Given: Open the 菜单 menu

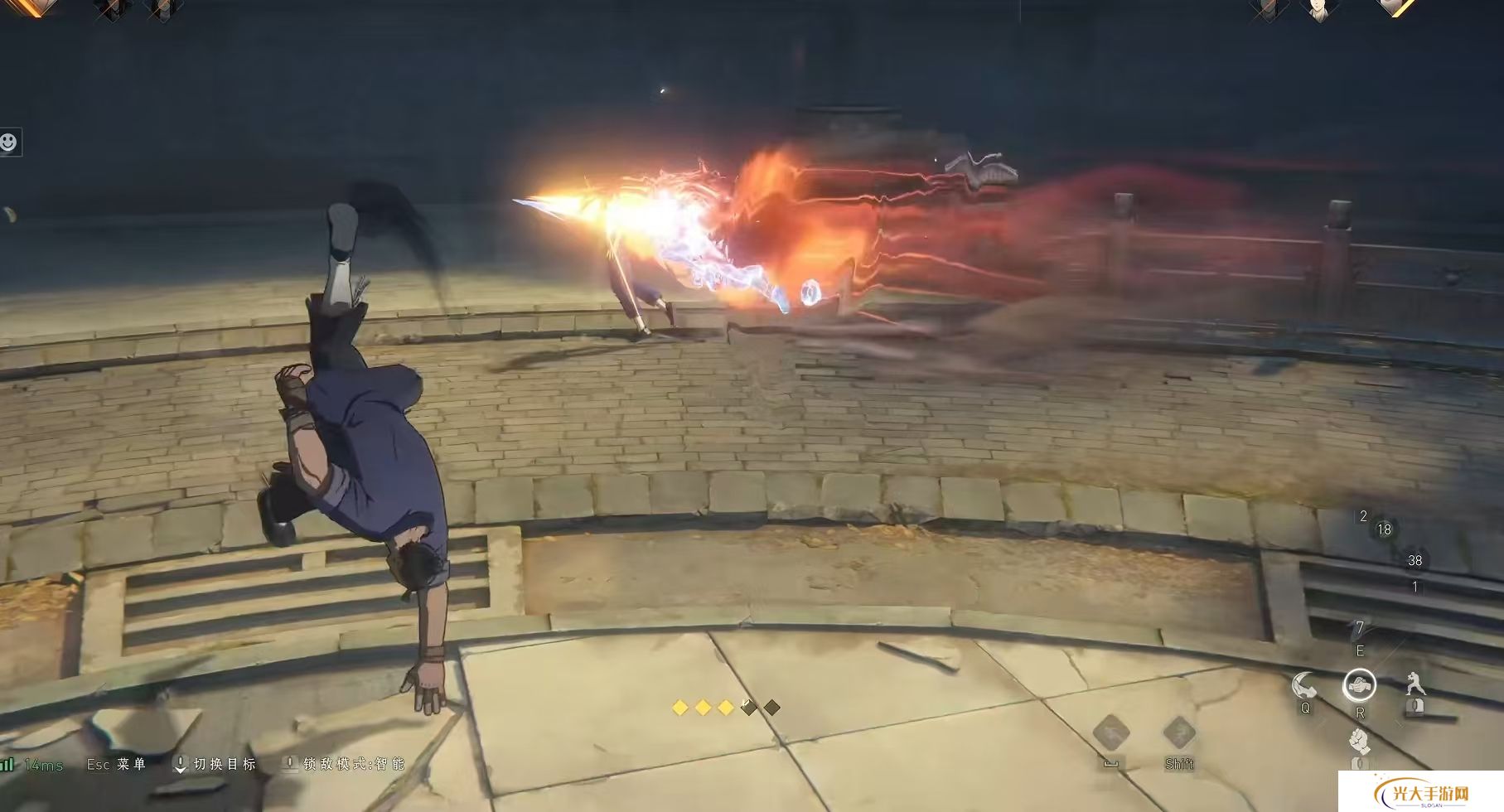Looking at the screenshot, I should (x=117, y=764).
